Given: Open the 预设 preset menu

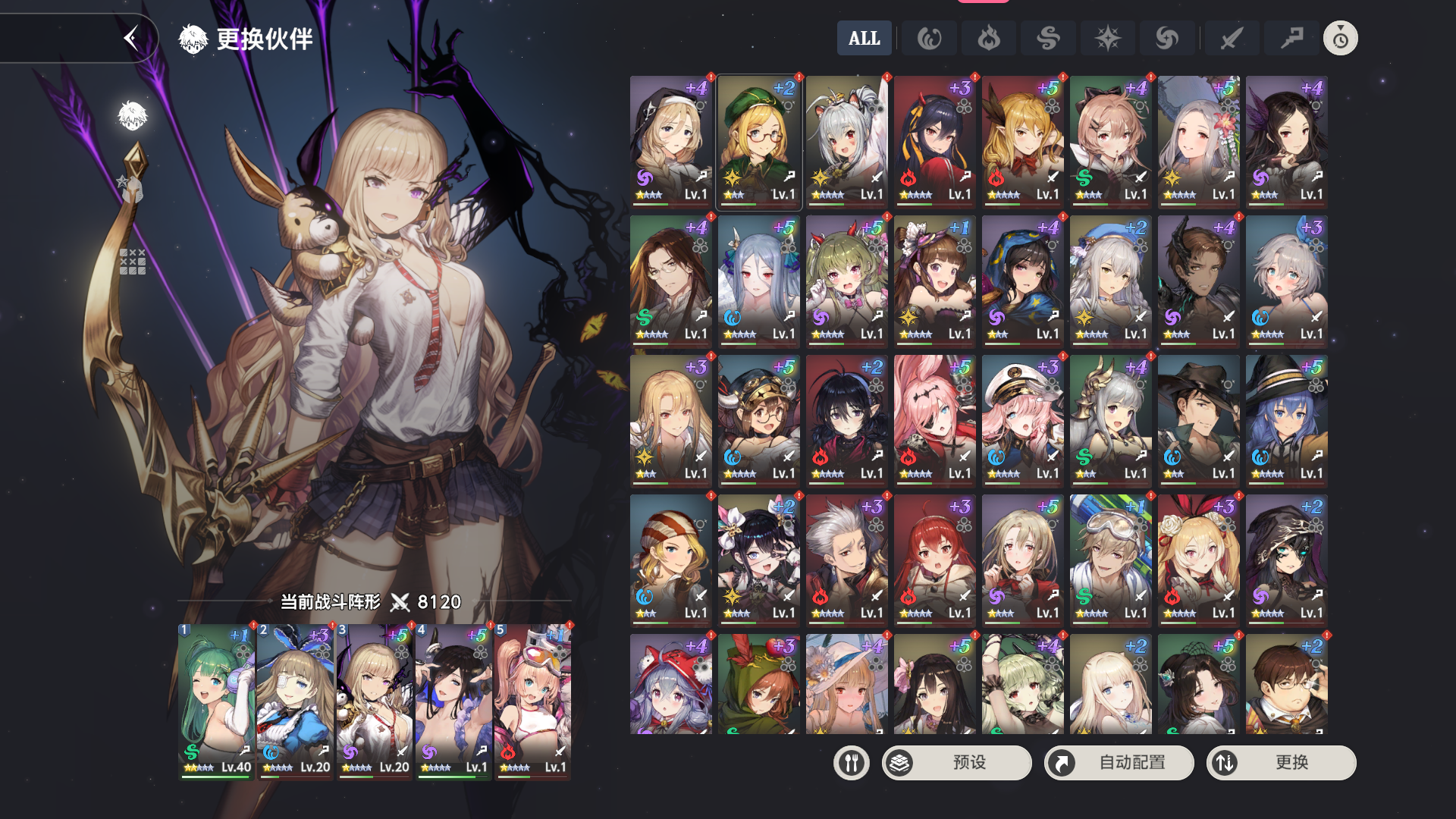Looking at the screenshot, I should pyautogui.click(x=956, y=762).
